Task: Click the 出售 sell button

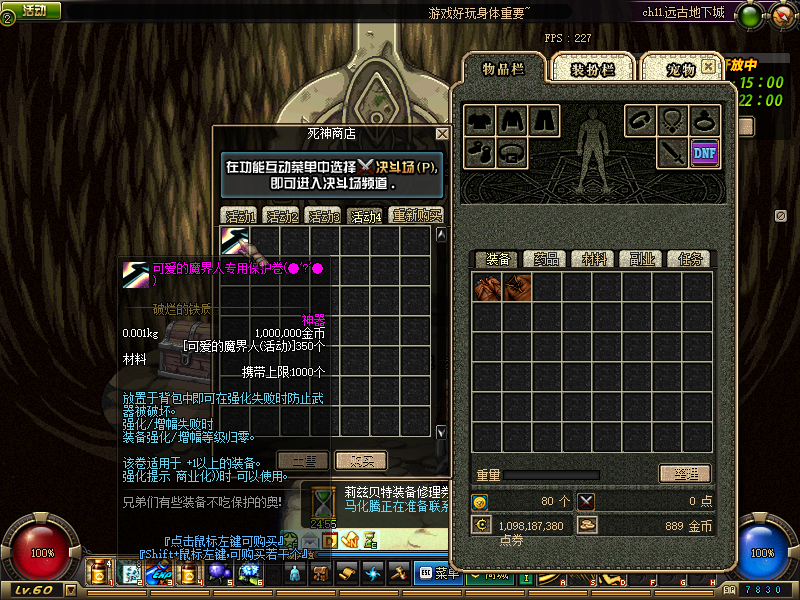Action: point(302,460)
